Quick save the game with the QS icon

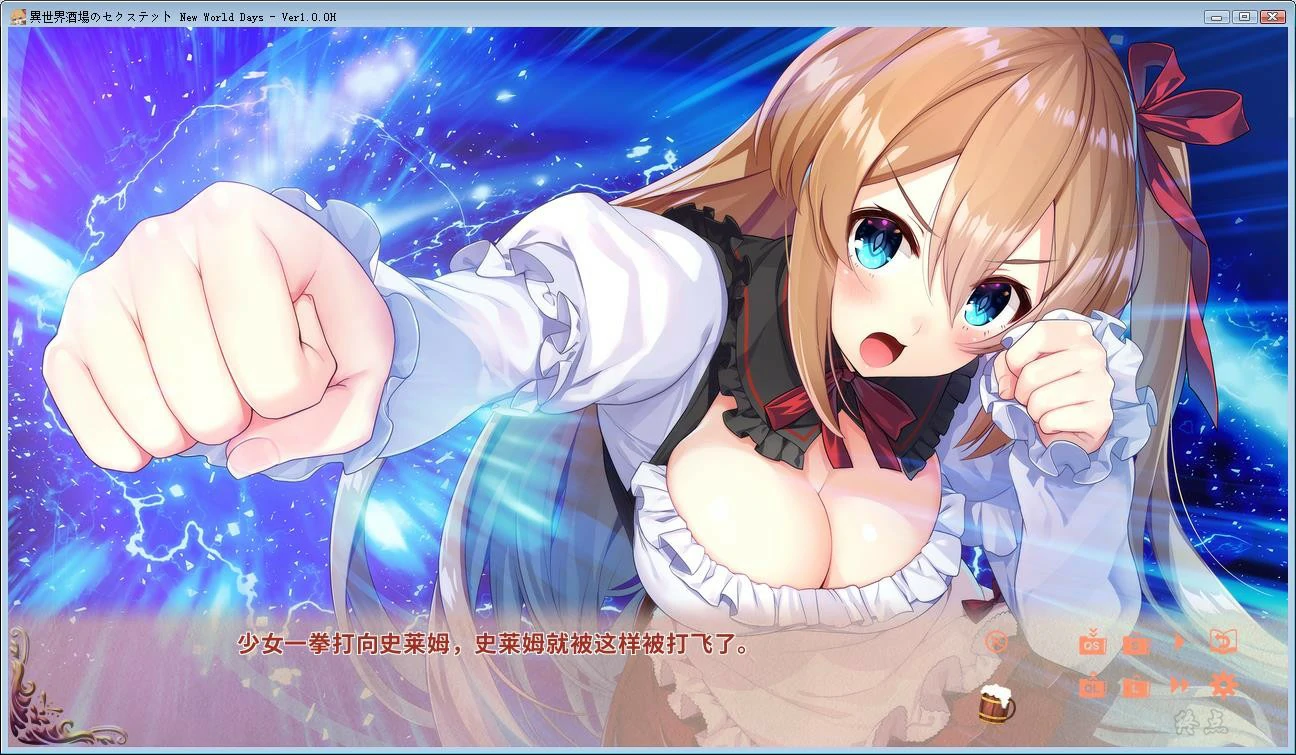tap(1093, 646)
